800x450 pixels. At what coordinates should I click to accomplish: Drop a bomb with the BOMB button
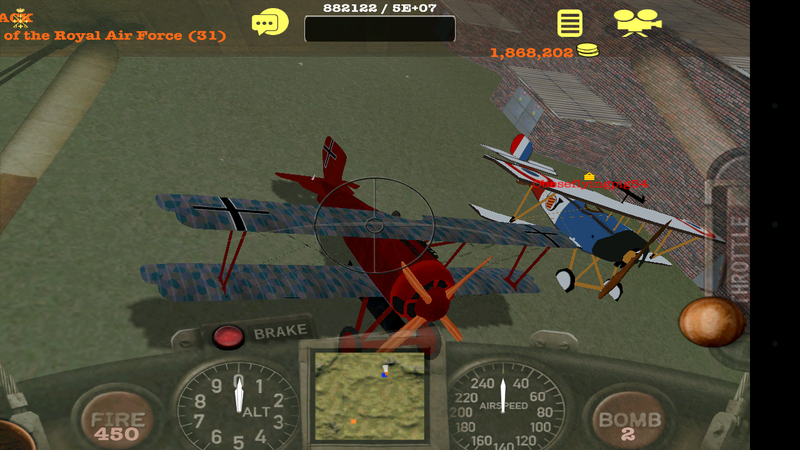(x=629, y=422)
